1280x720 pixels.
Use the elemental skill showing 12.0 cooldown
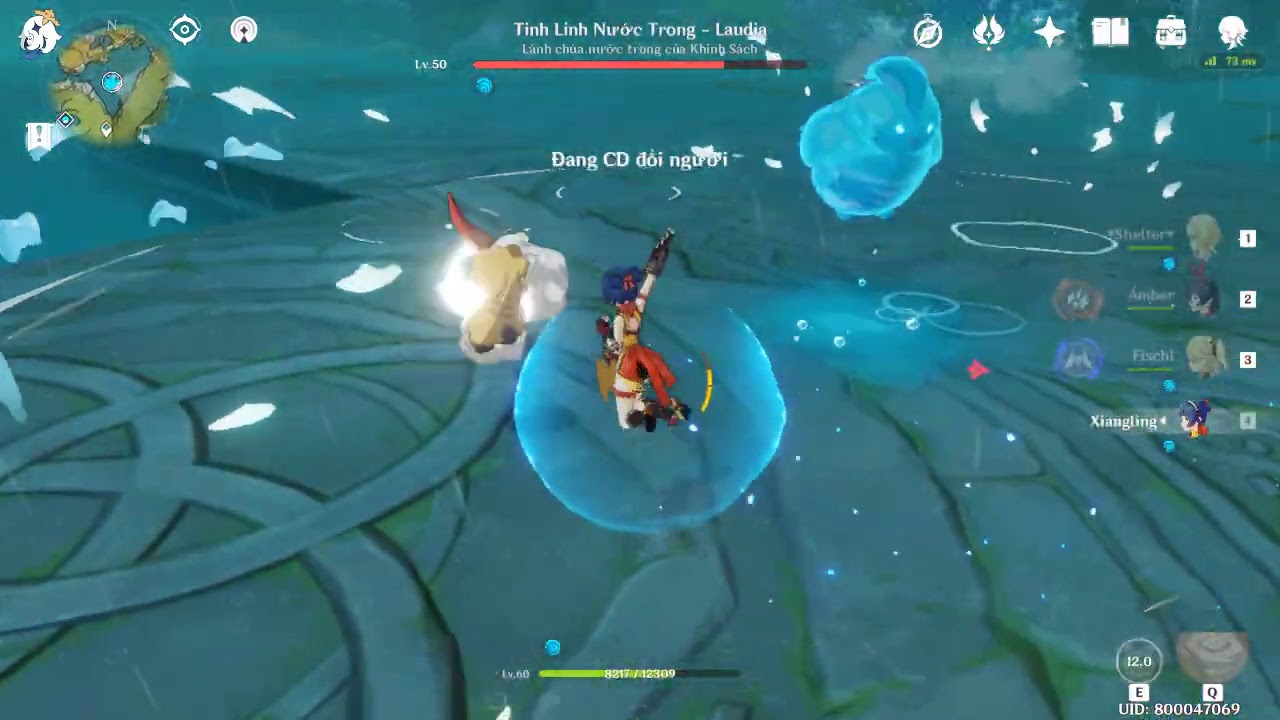[1139, 661]
